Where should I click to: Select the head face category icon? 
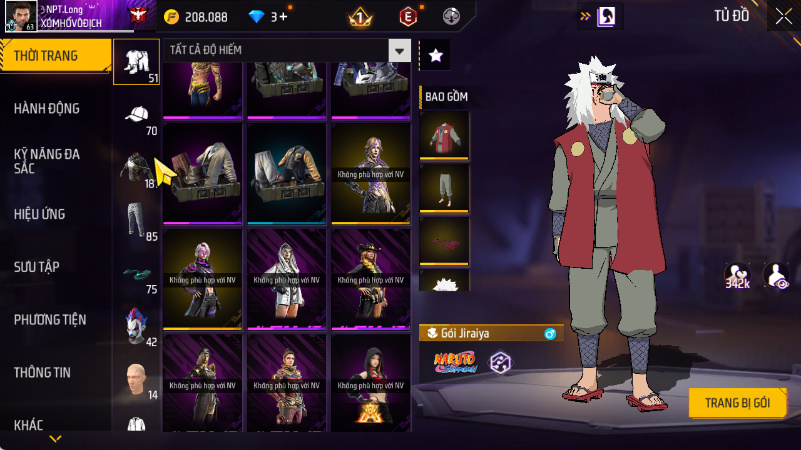pos(136,378)
